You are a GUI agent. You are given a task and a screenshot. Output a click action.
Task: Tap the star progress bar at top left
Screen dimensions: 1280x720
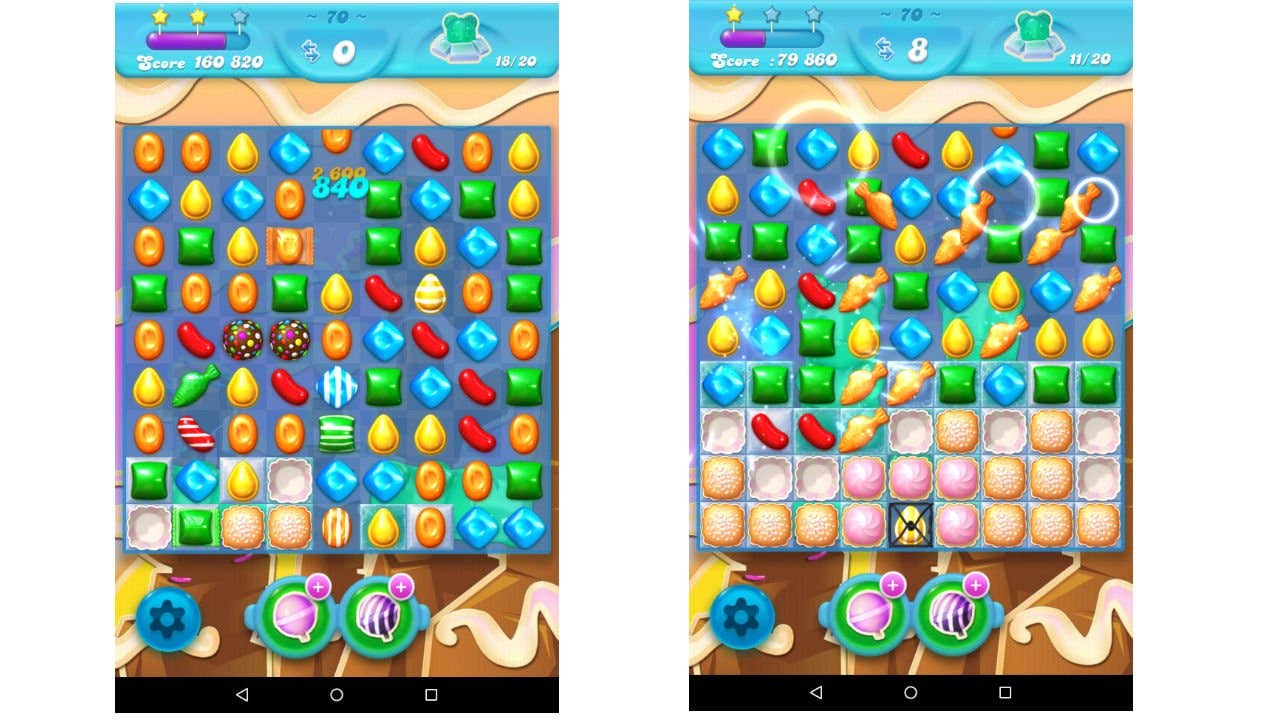[196, 38]
